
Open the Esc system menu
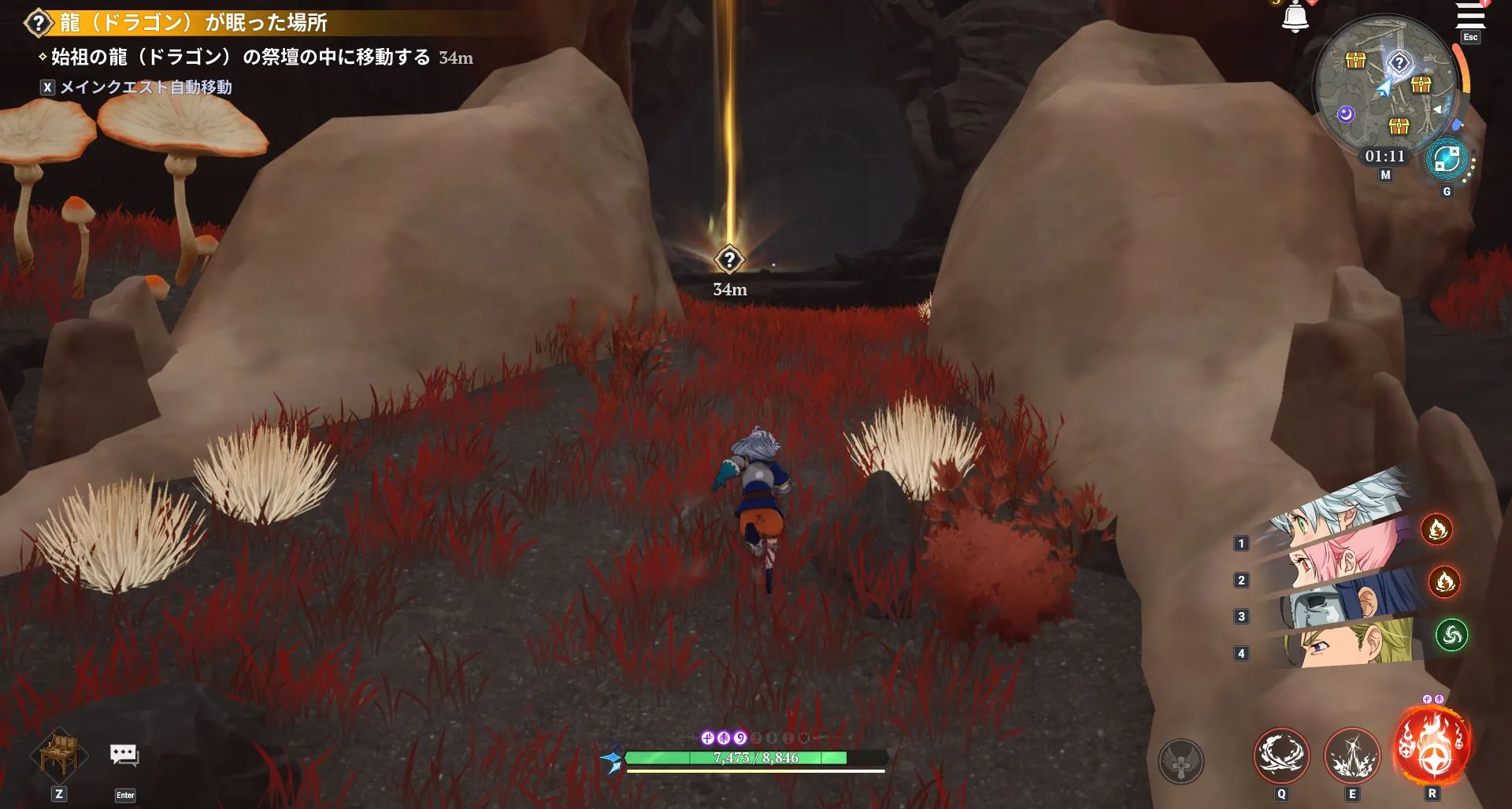(1469, 38)
